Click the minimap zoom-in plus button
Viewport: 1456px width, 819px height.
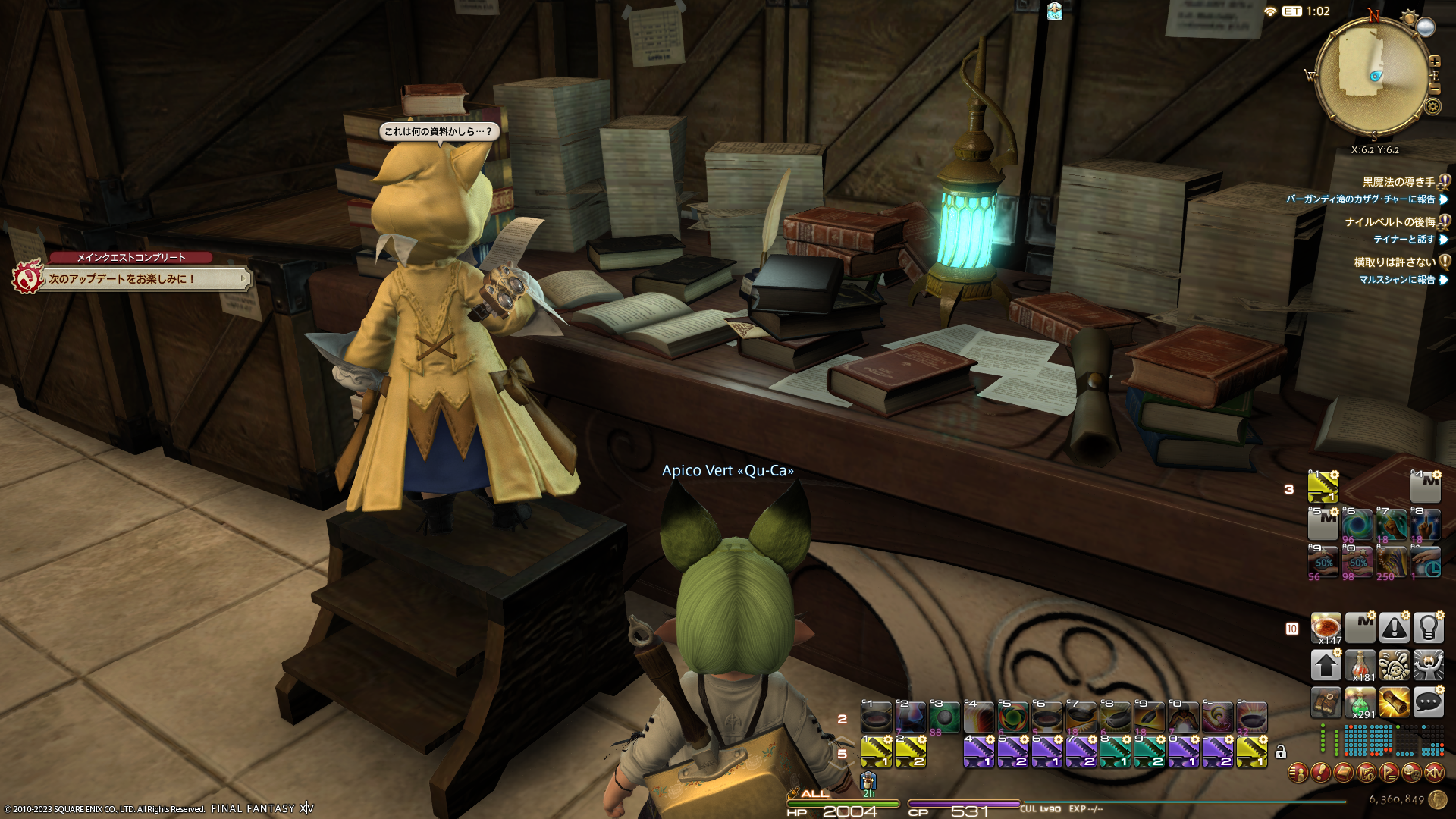1434,61
